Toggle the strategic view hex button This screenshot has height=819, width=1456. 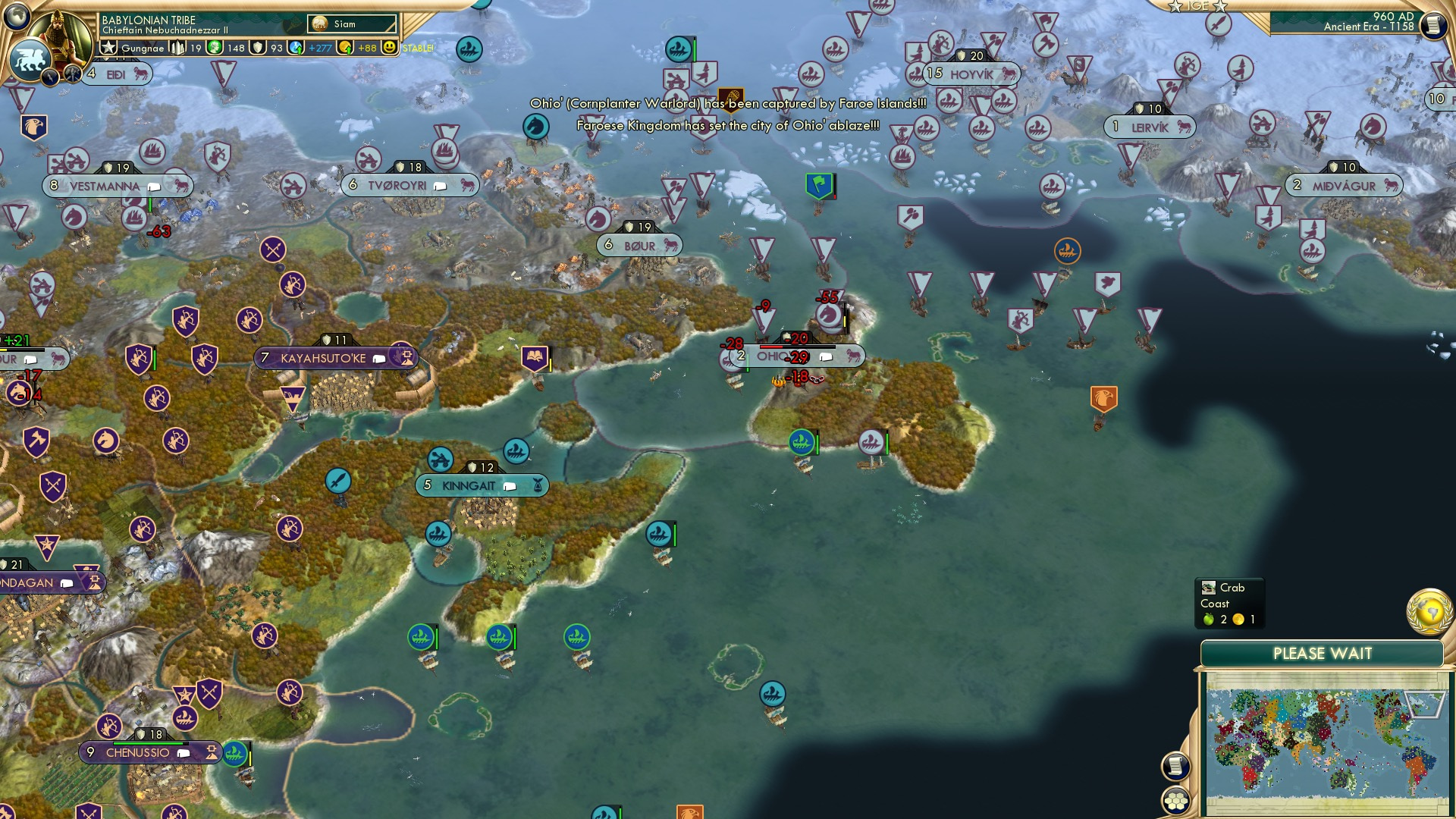point(1175,802)
